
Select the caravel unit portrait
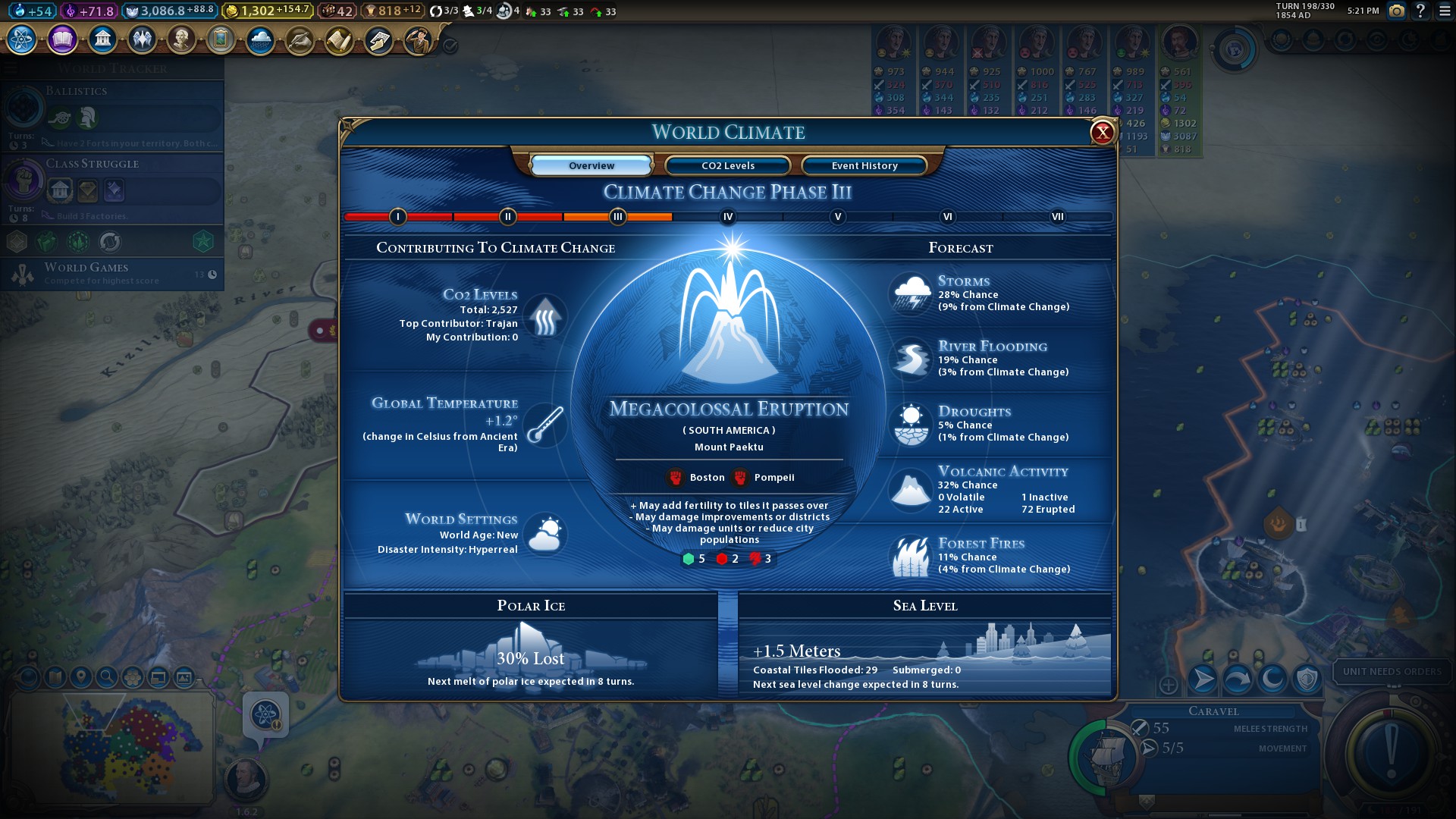1105,755
